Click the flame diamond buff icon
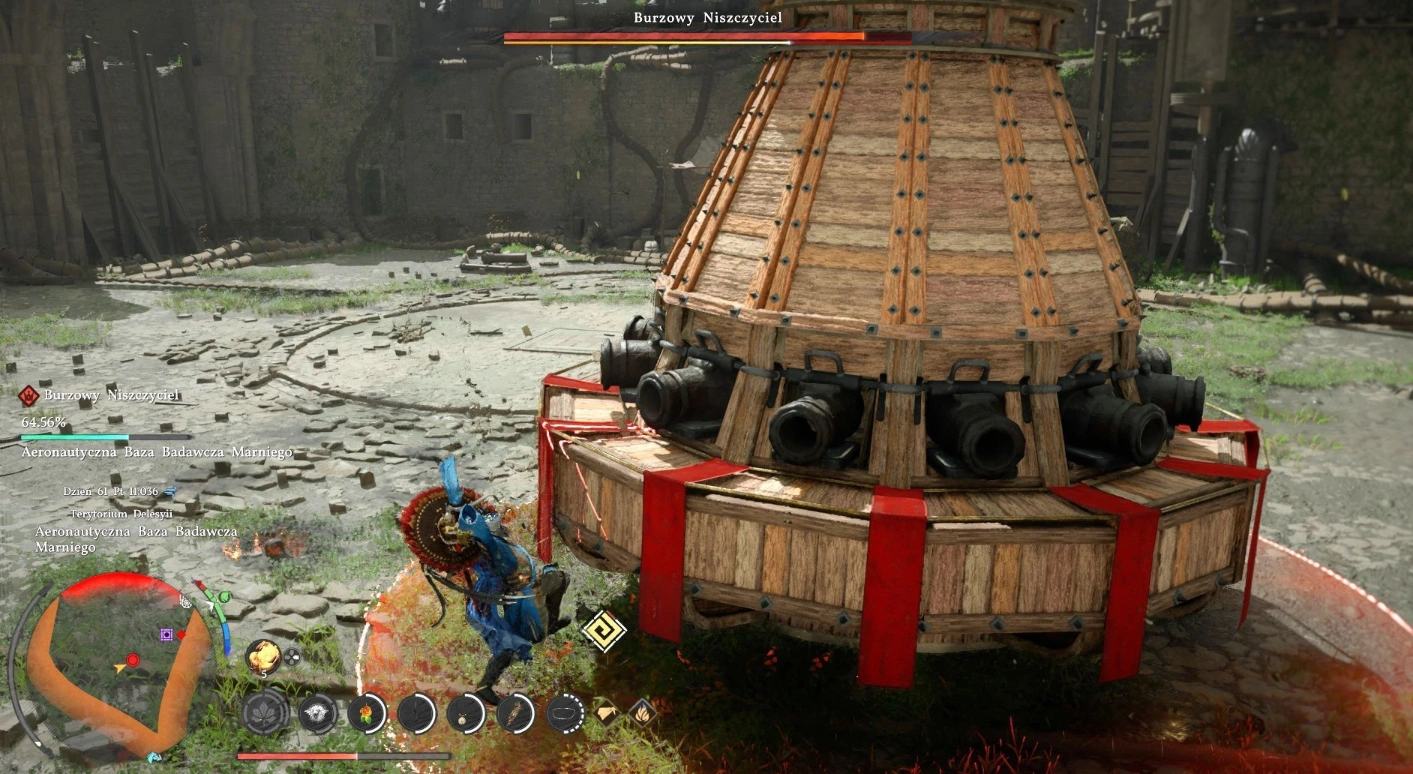Image resolution: width=1413 pixels, height=774 pixels. 642,712
